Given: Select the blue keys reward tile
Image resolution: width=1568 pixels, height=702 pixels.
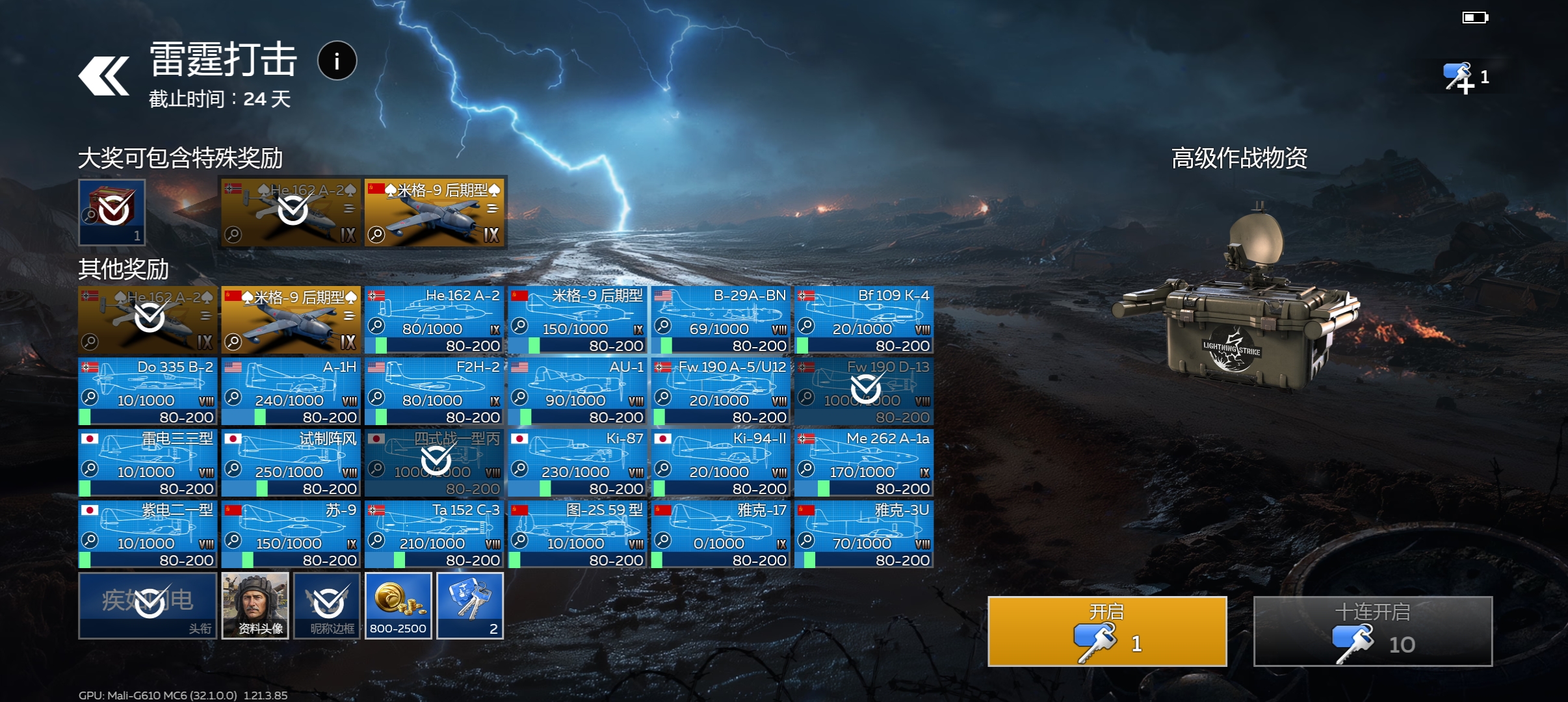Looking at the screenshot, I should click(x=469, y=605).
